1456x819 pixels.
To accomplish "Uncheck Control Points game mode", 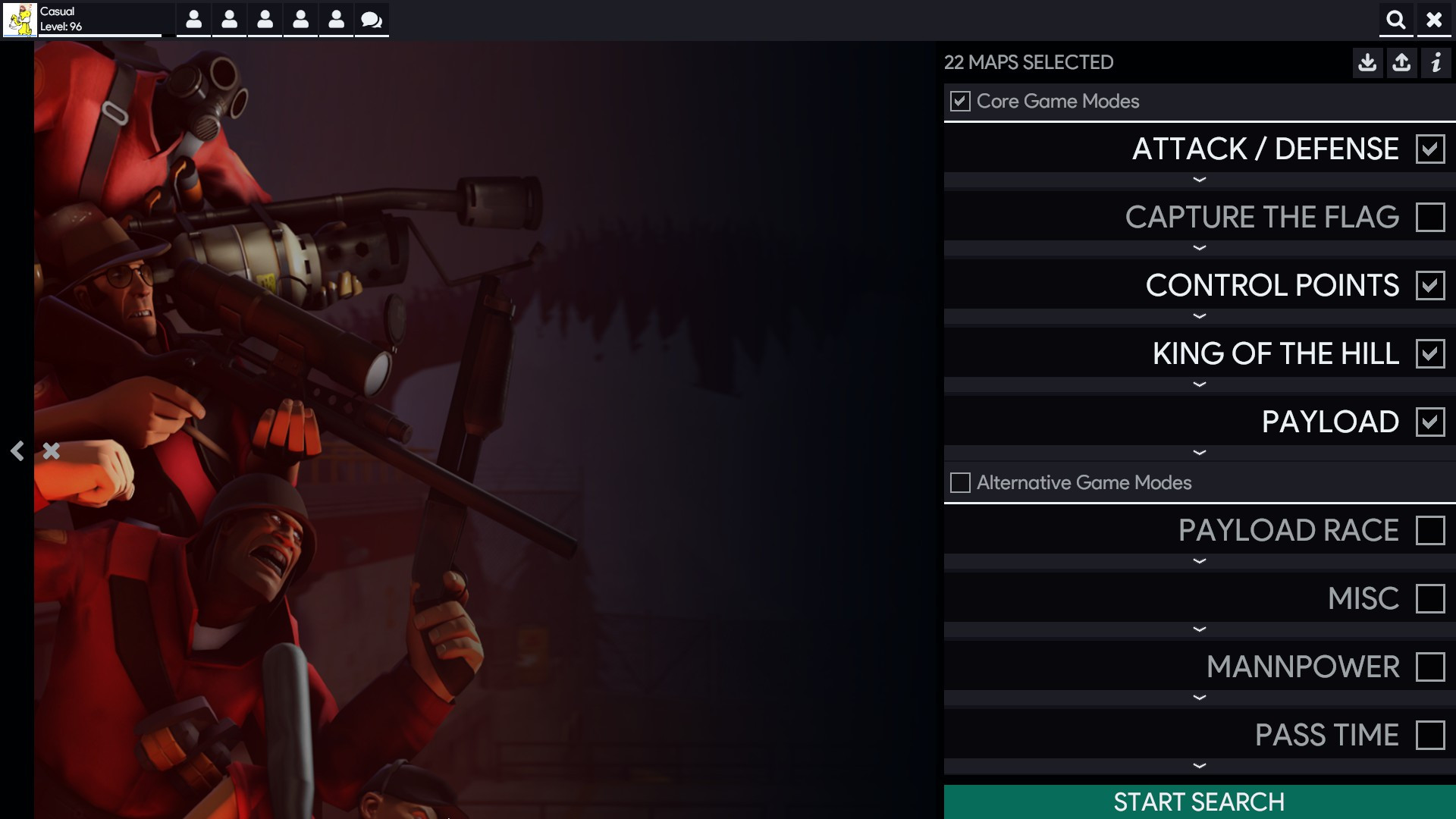I will click(x=1431, y=286).
